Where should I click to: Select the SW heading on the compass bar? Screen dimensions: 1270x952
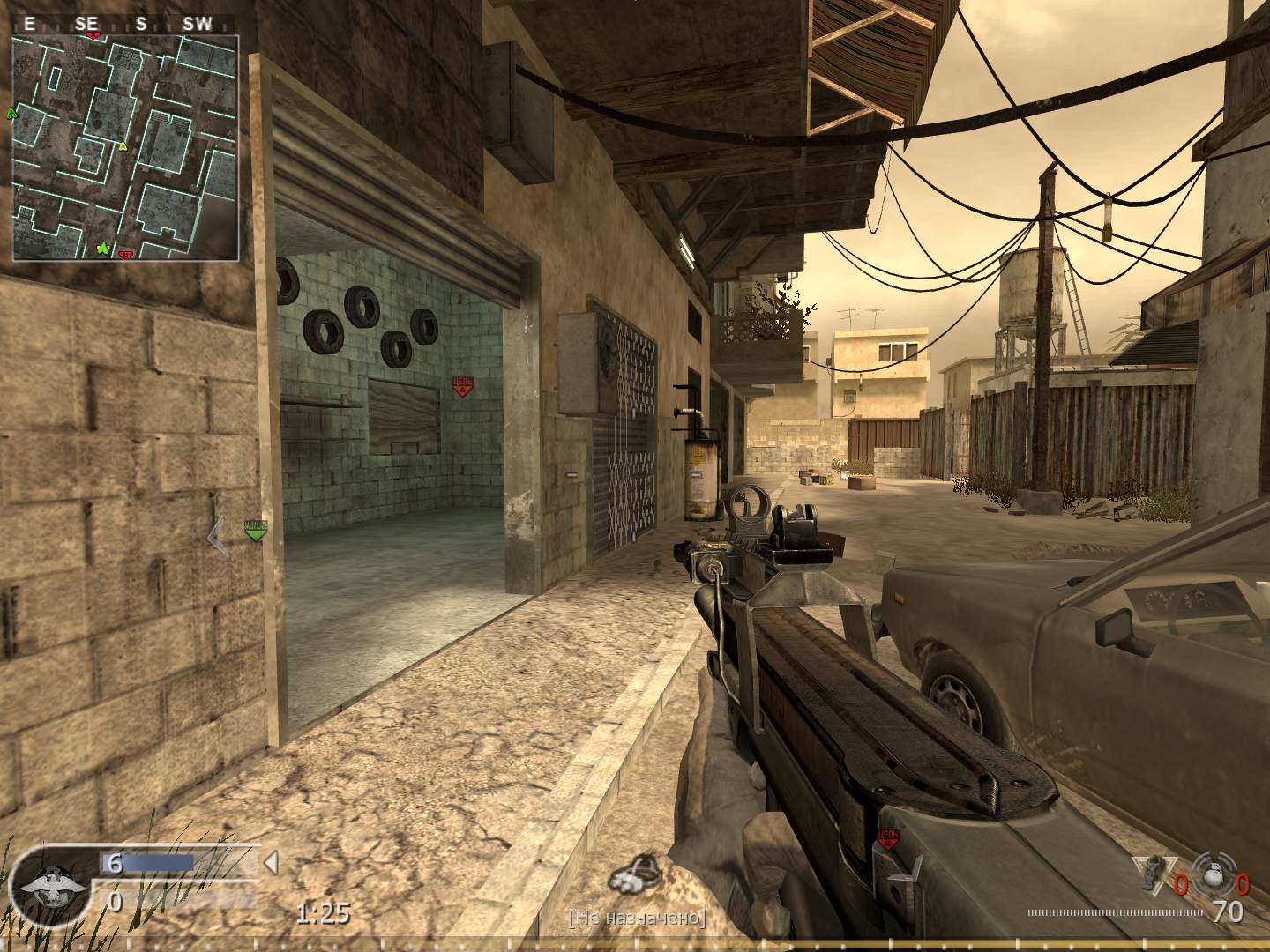(198, 26)
